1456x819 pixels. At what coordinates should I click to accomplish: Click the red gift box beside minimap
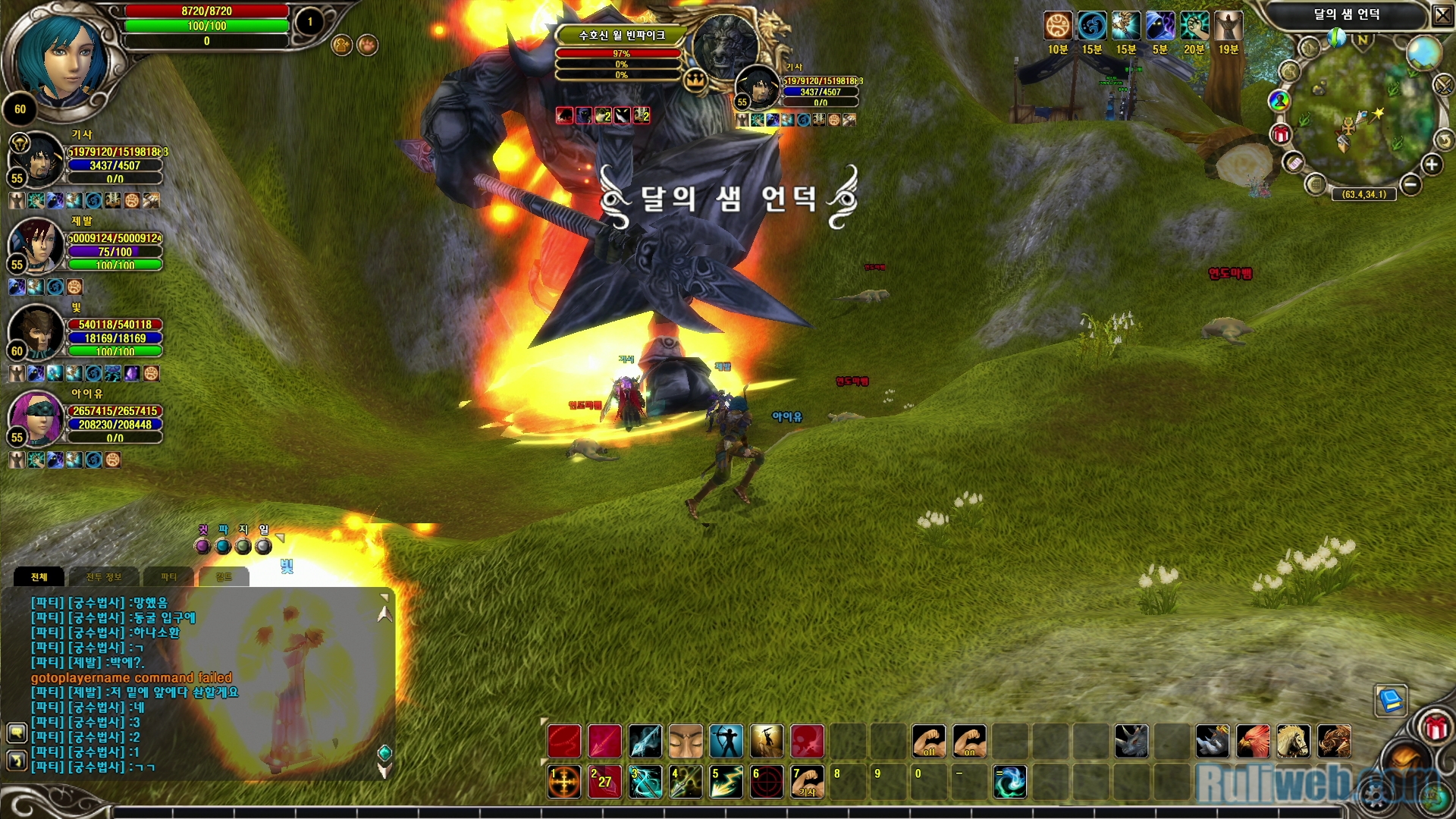(1281, 135)
